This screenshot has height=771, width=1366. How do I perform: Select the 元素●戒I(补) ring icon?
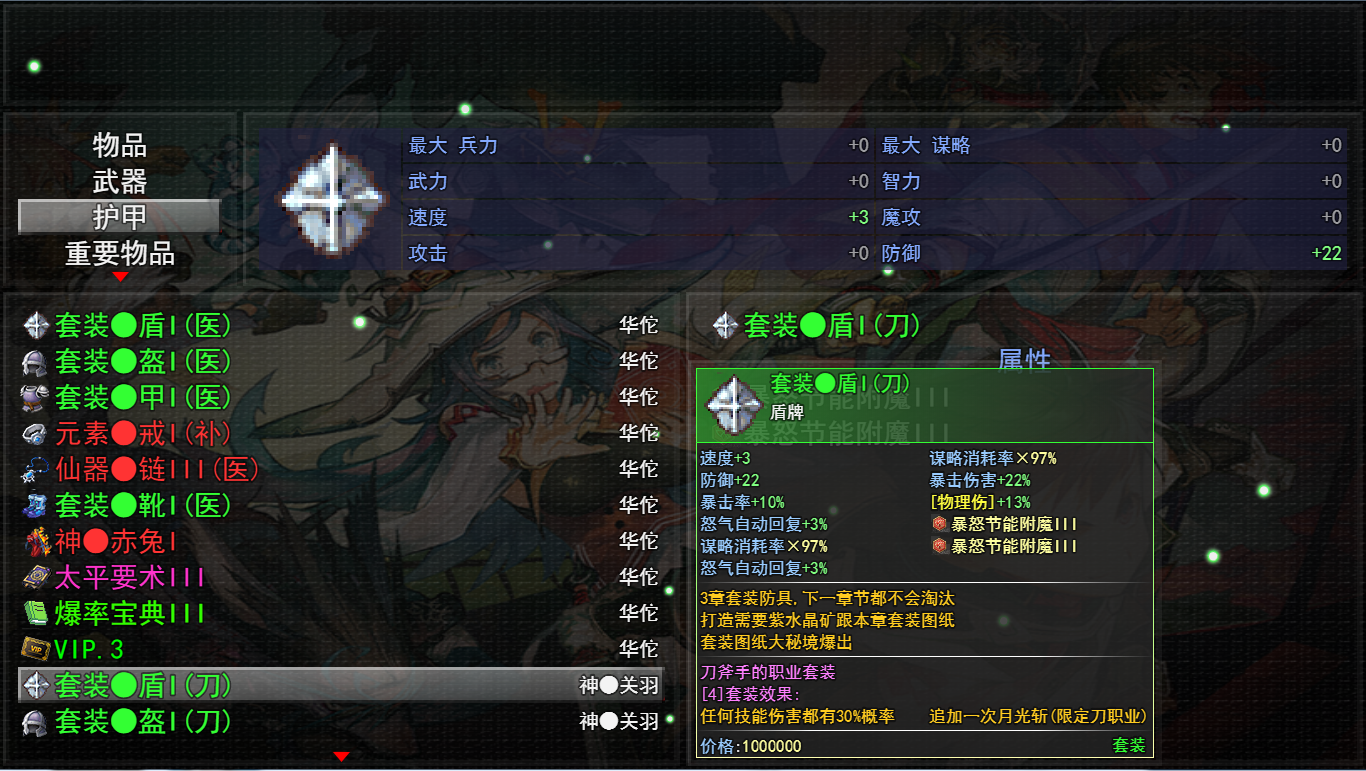(x=35, y=434)
